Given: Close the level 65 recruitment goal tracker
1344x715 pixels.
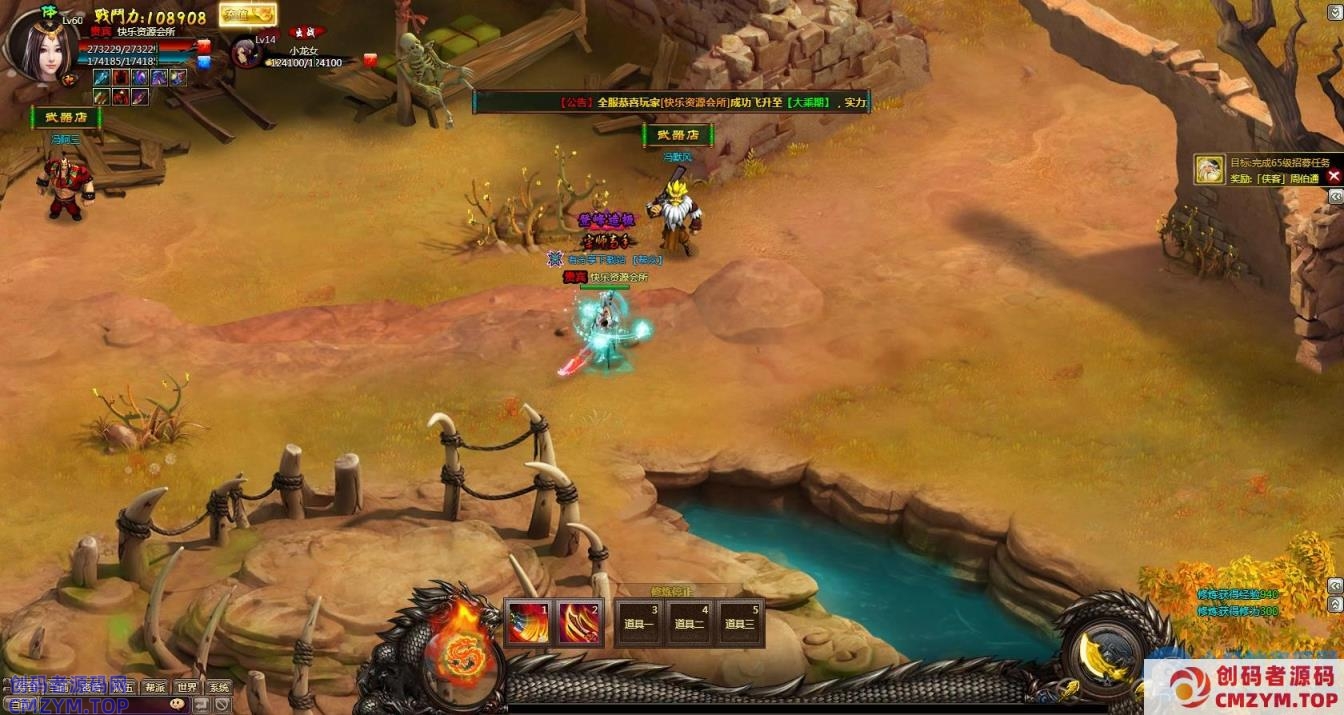Looking at the screenshot, I should point(1333,176).
